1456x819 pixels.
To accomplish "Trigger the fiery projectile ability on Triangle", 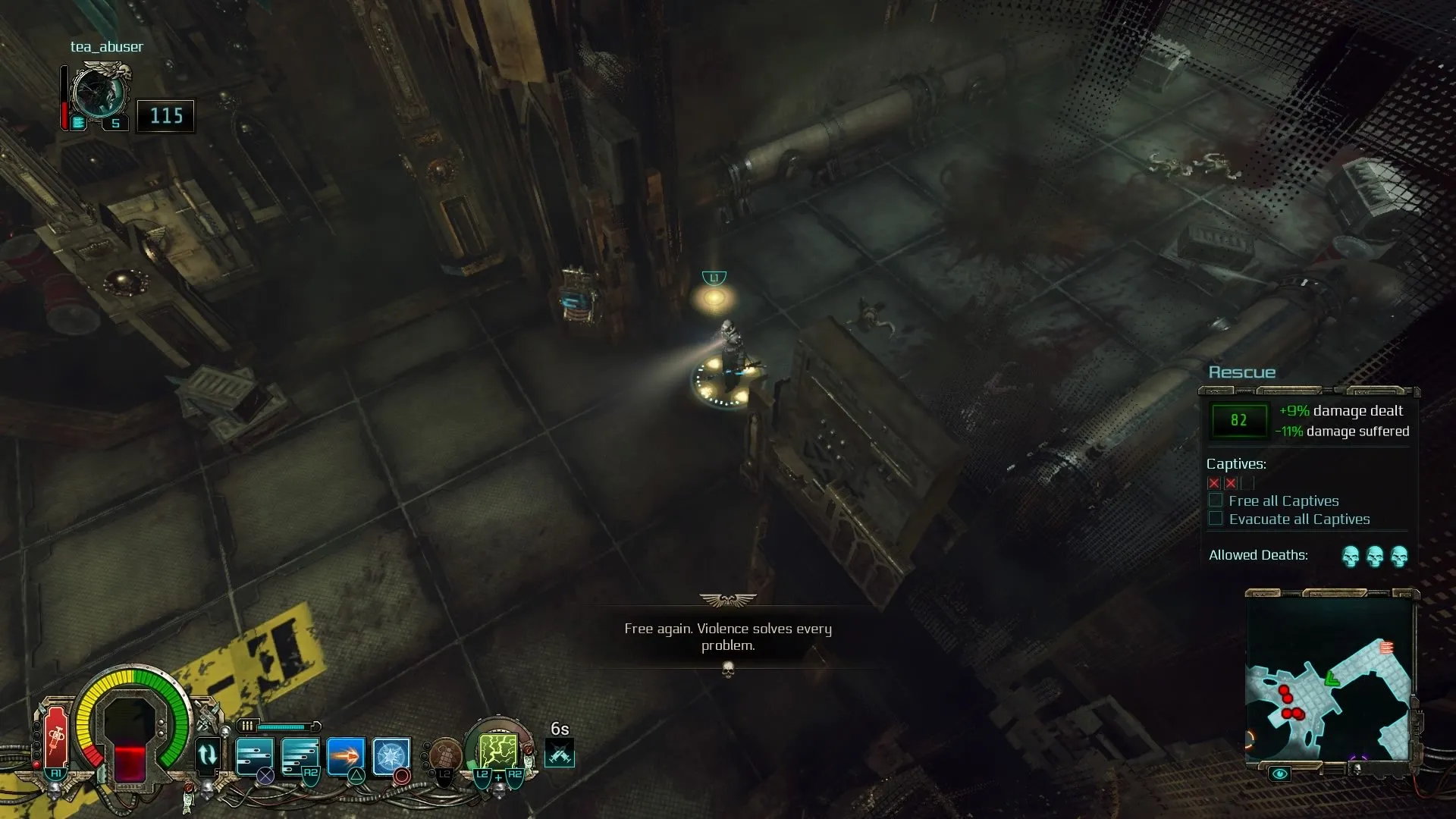I will pyautogui.click(x=345, y=755).
